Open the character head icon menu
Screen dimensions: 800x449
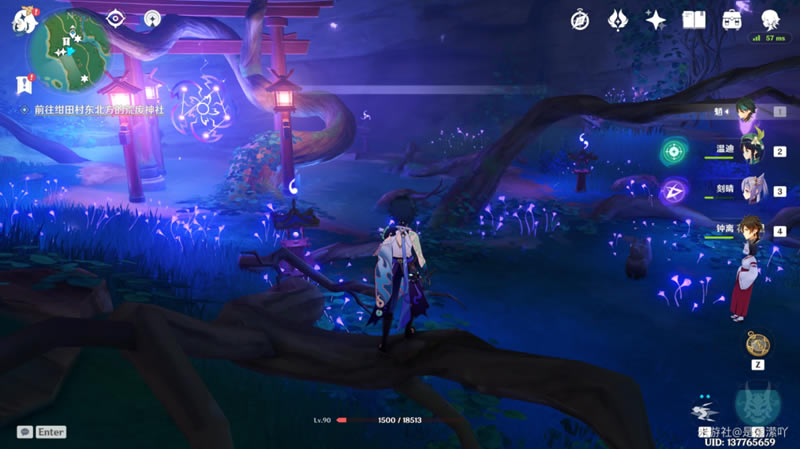tap(770, 19)
